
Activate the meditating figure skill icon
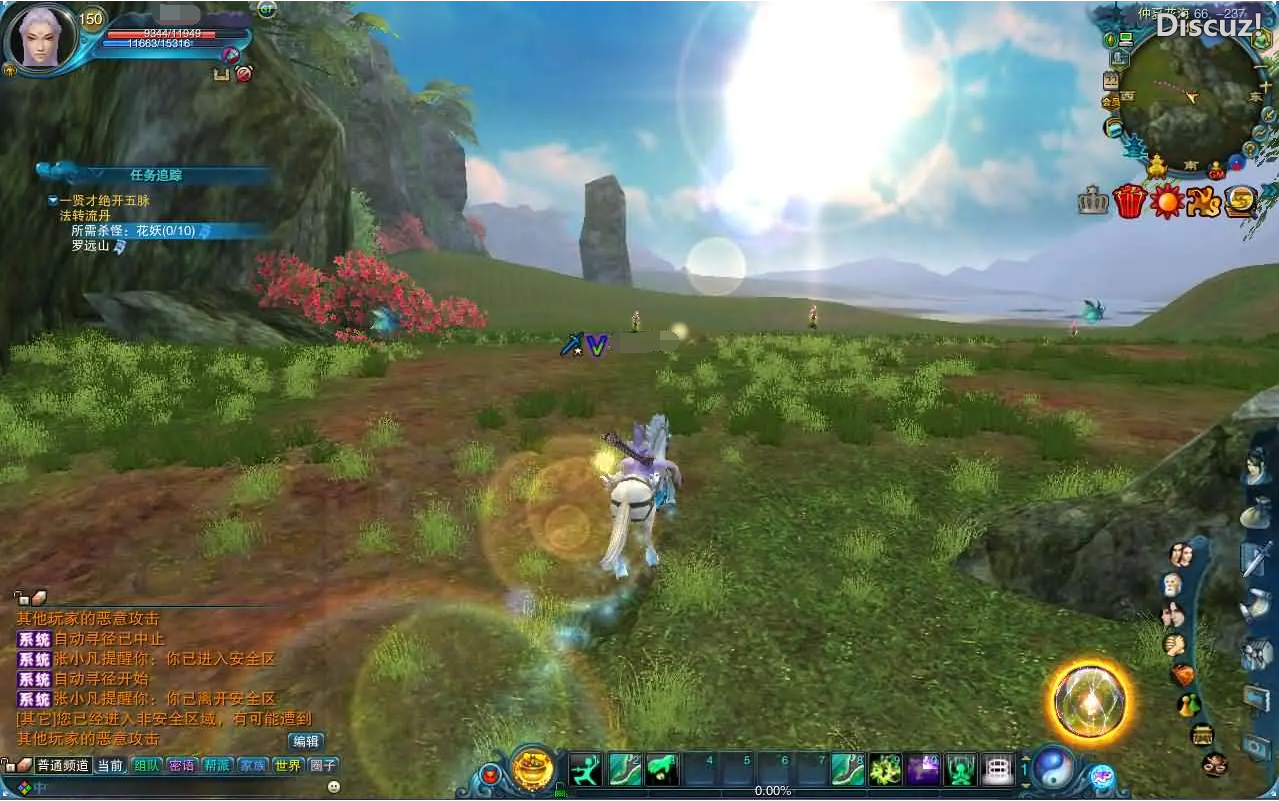click(960, 769)
